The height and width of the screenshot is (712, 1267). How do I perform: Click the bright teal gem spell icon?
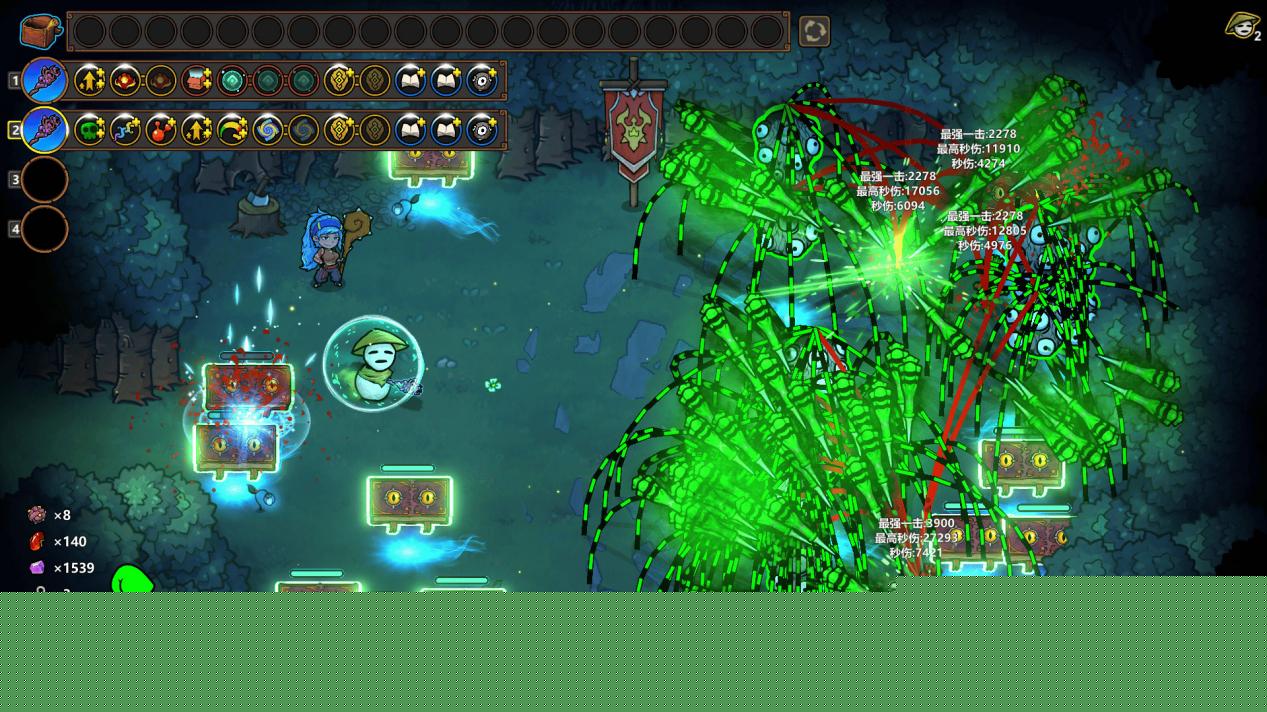[x=232, y=80]
